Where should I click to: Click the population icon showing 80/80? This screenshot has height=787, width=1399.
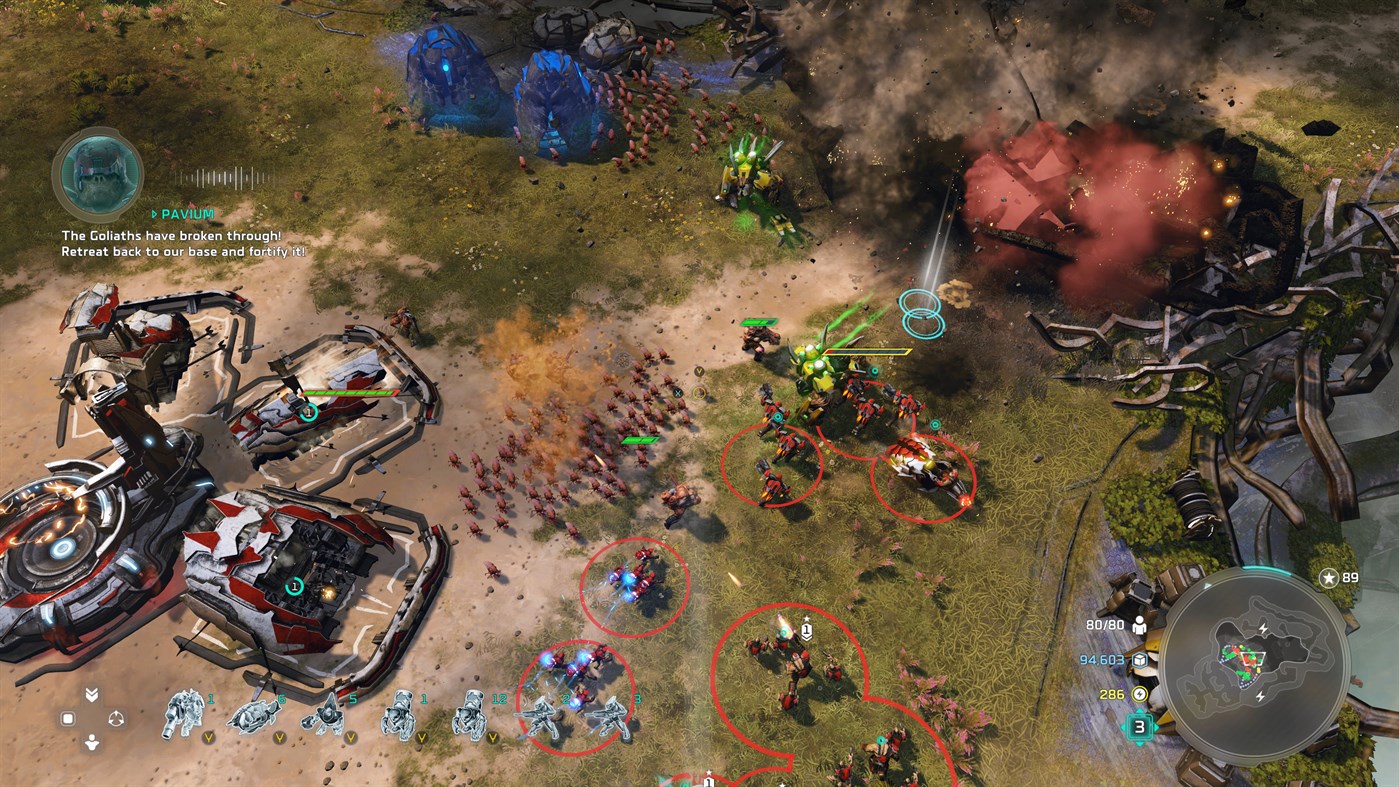click(1139, 623)
